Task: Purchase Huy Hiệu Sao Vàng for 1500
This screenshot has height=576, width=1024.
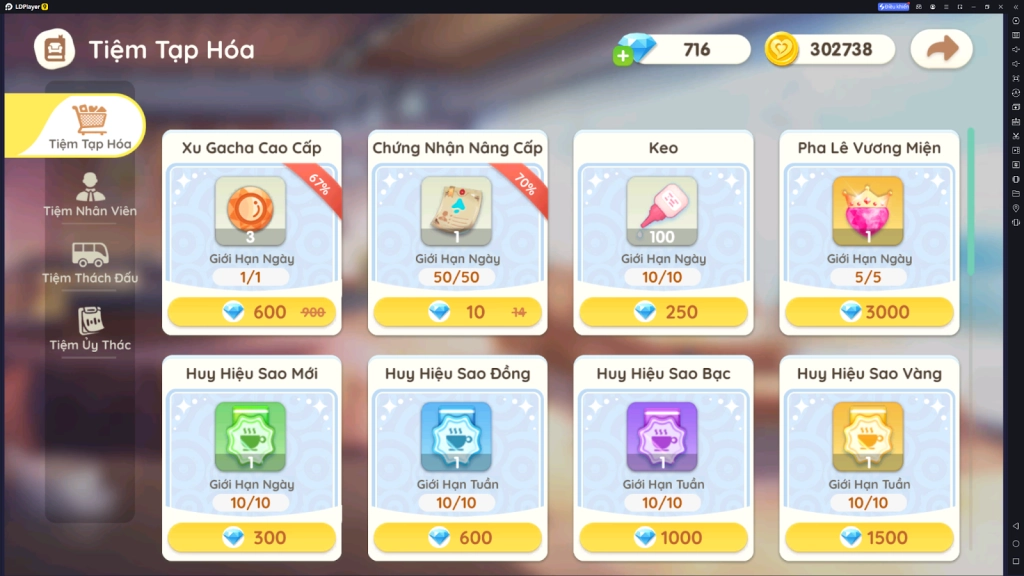Action: pos(869,537)
